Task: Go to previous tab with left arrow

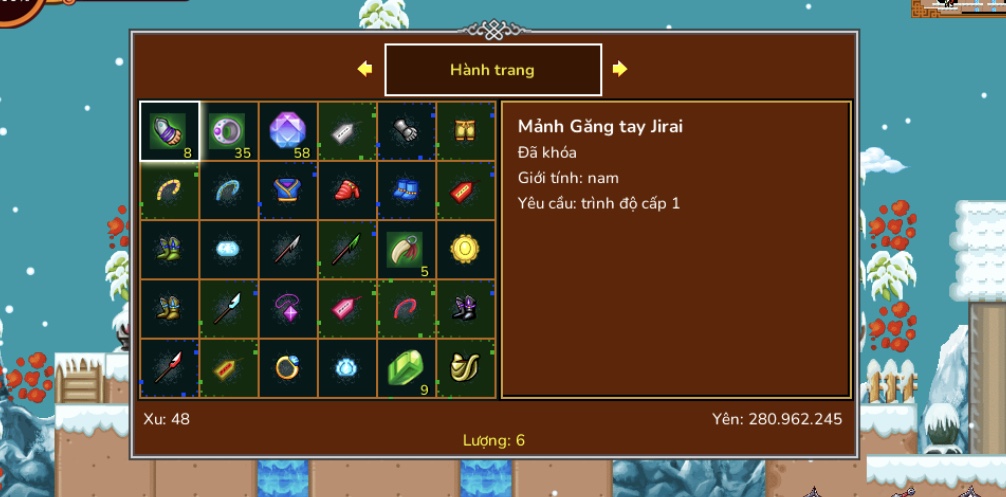Action: 365,69
